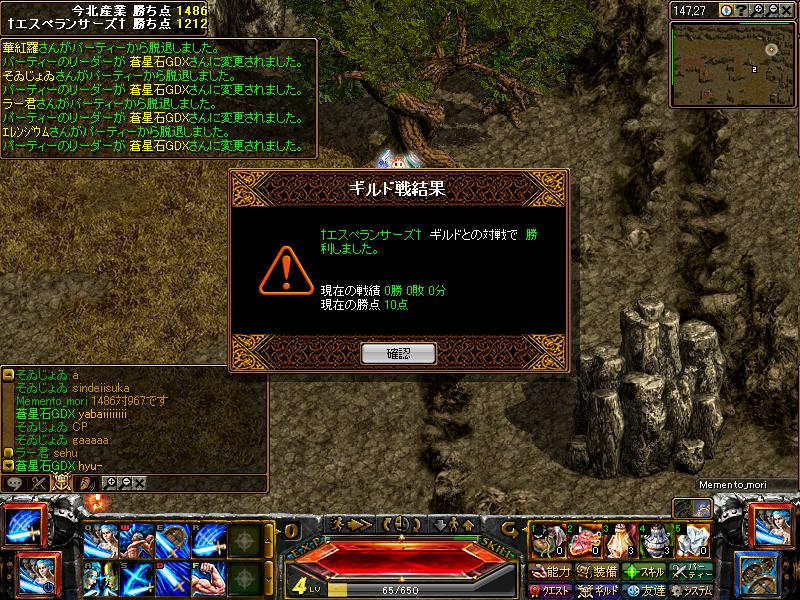This screenshot has width=800, height=600.
Task: Open the 能力 (stats) window
Action: click(550, 572)
